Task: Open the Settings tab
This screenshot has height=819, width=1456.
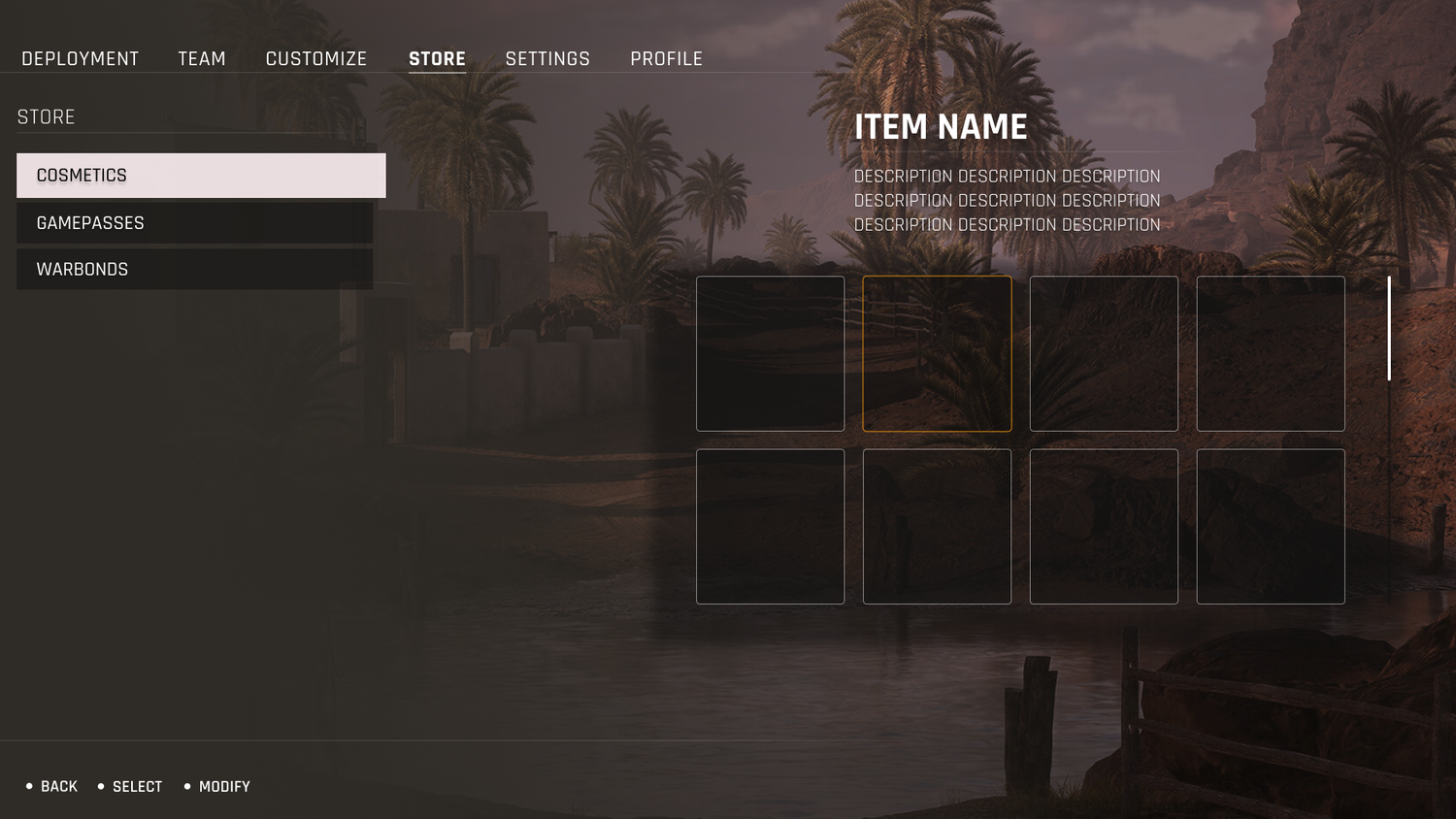Action: click(547, 59)
